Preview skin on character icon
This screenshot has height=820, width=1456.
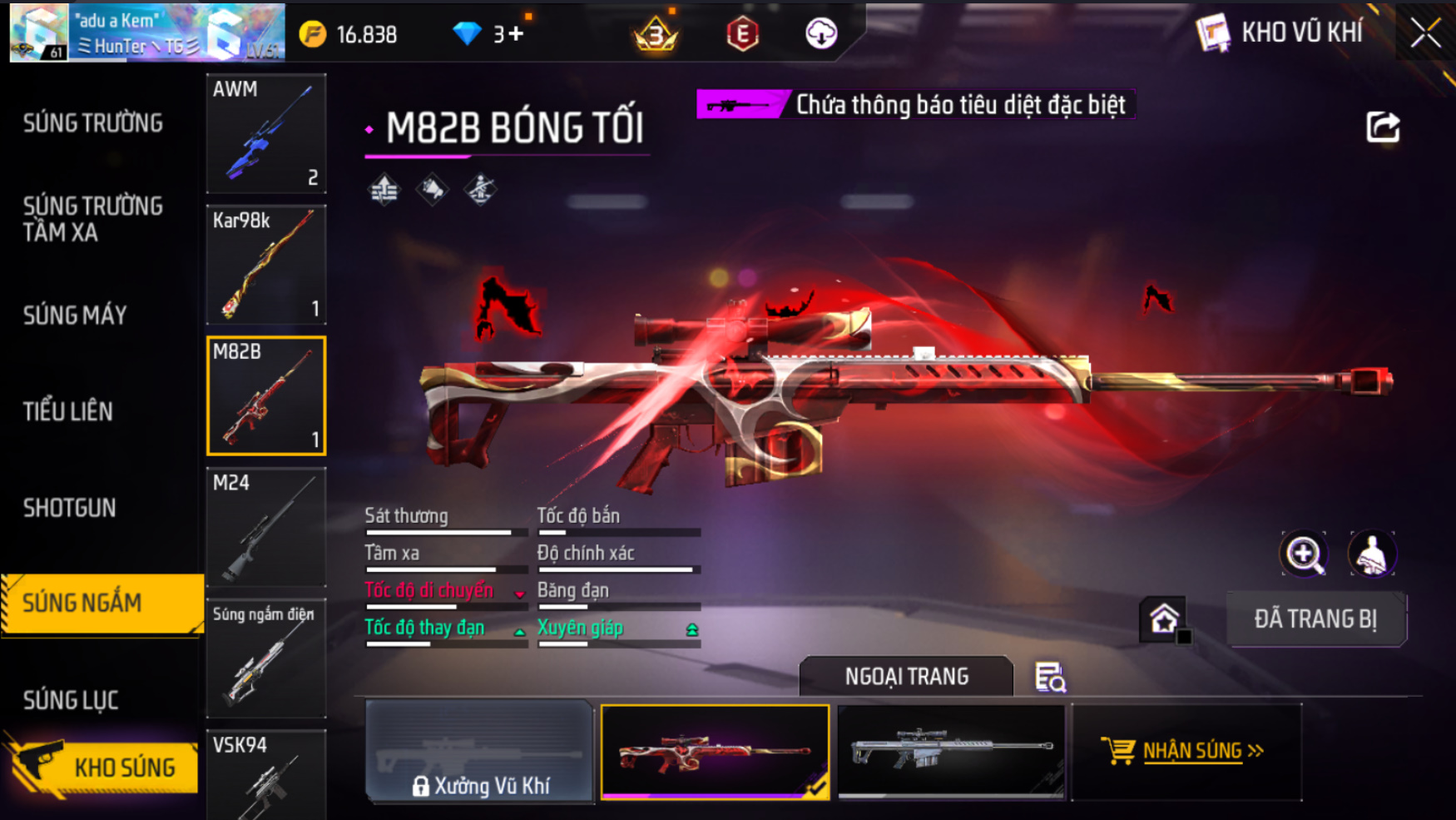click(1372, 554)
